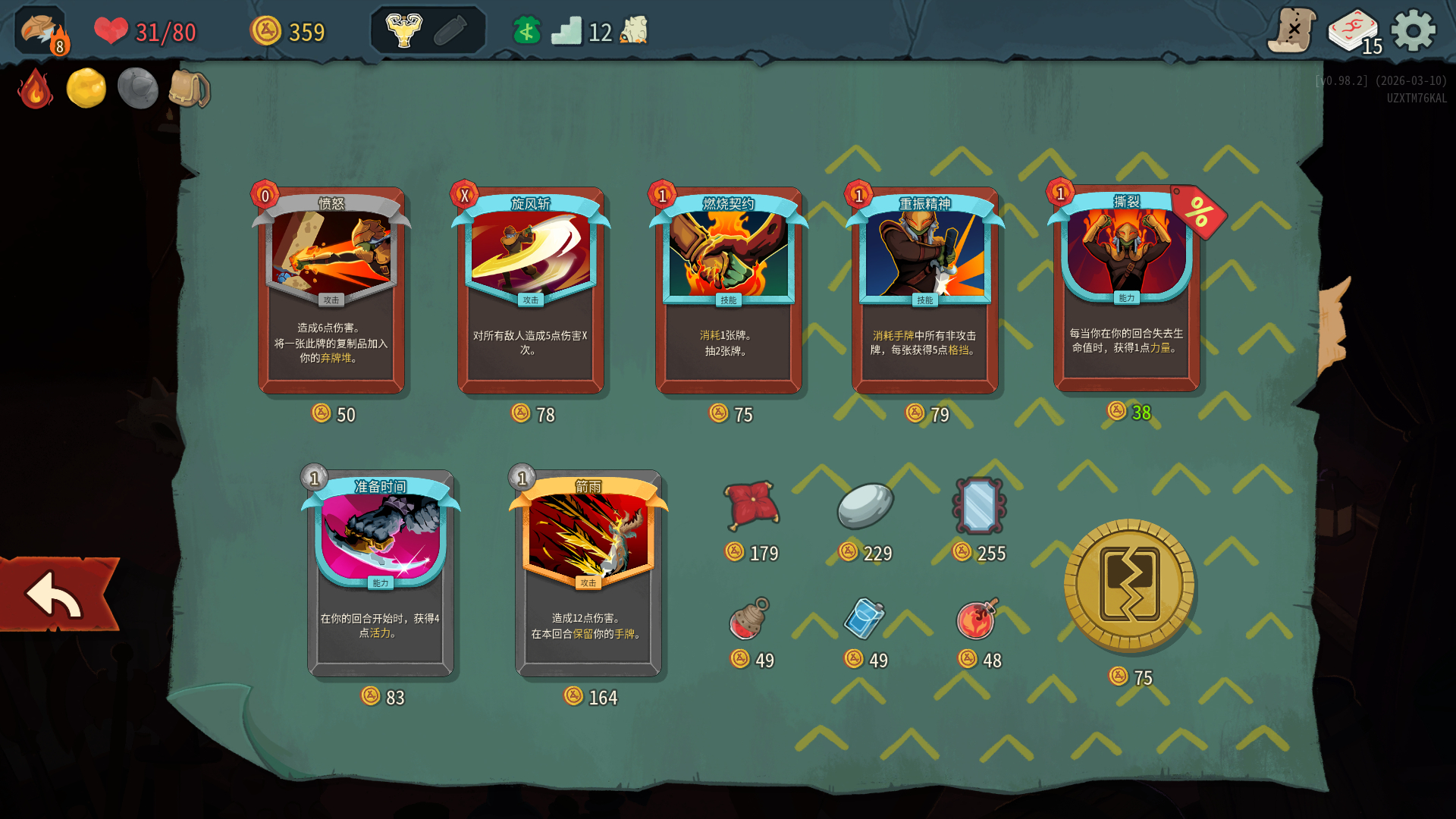Inspect the burning blood flame relic

pos(35,89)
